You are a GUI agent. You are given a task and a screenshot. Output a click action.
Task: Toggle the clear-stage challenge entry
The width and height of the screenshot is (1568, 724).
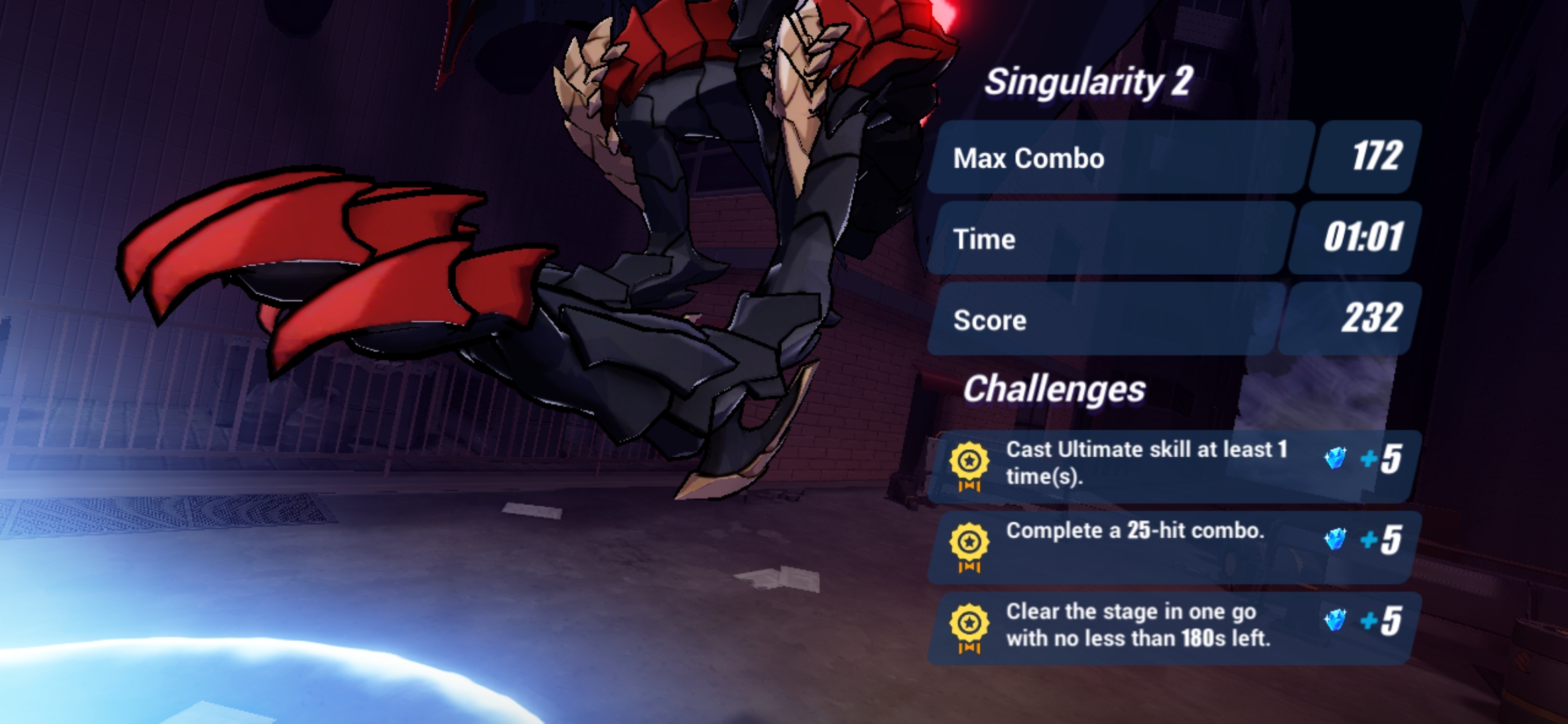click(x=1173, y=630)
